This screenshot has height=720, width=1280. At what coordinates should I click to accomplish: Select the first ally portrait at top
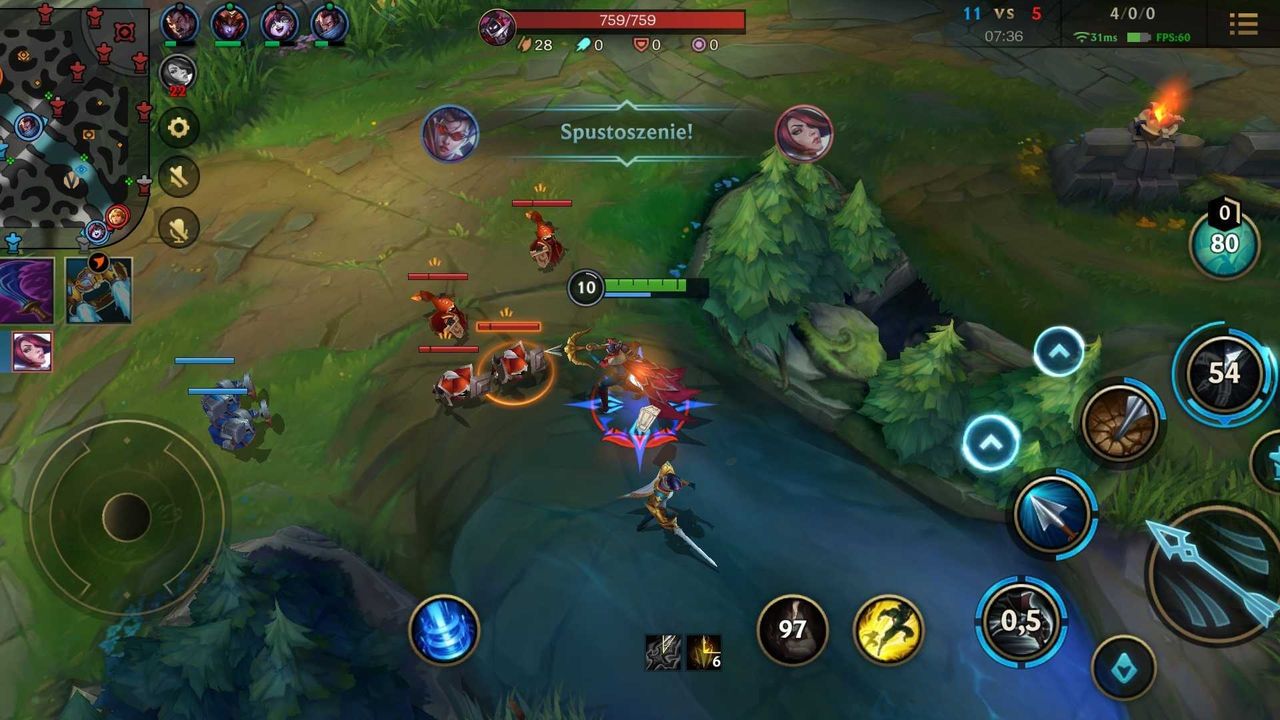click(x=179, y=22)
